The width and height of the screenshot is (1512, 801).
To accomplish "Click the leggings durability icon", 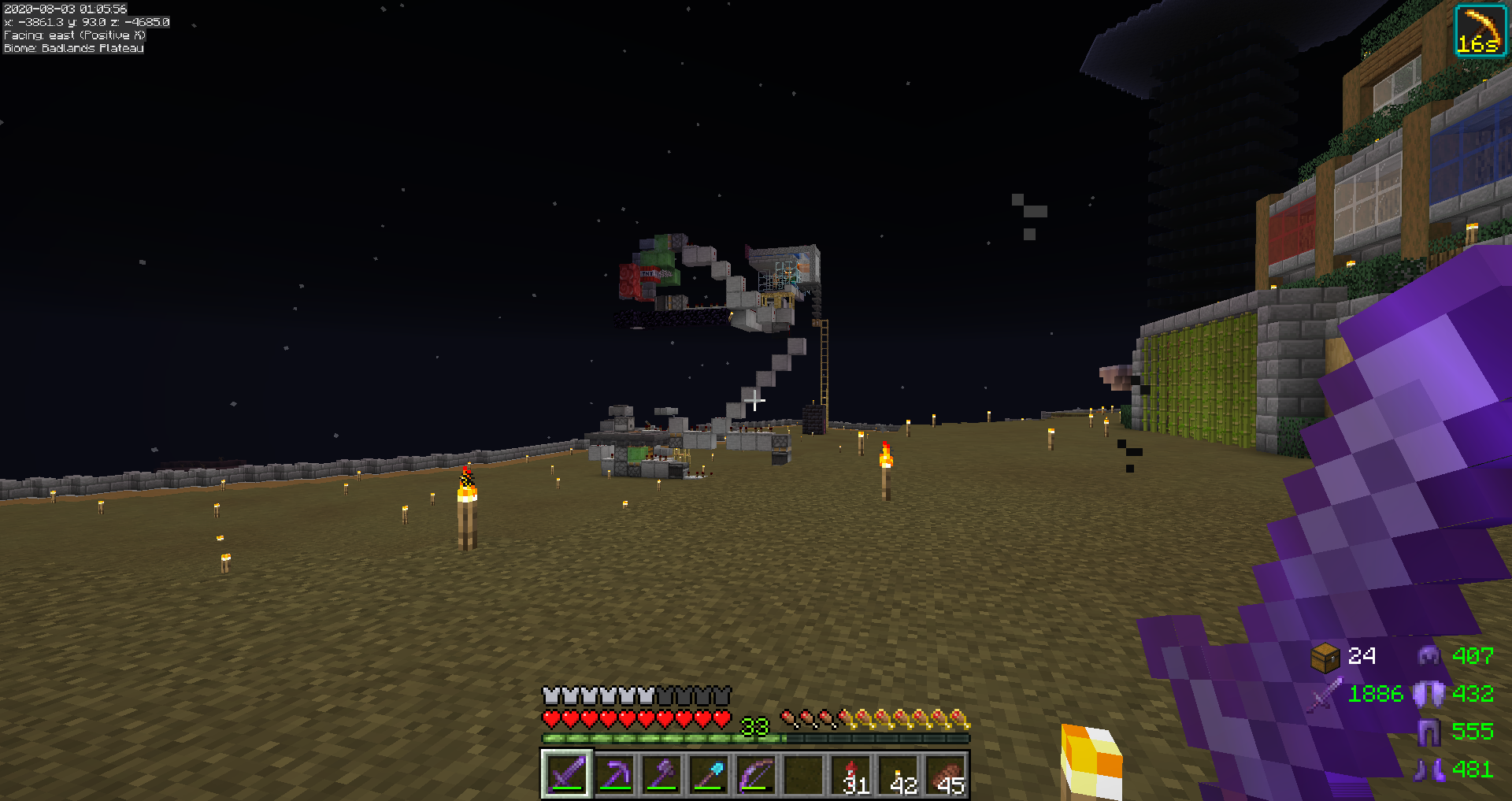I will tap(1429, 732).
